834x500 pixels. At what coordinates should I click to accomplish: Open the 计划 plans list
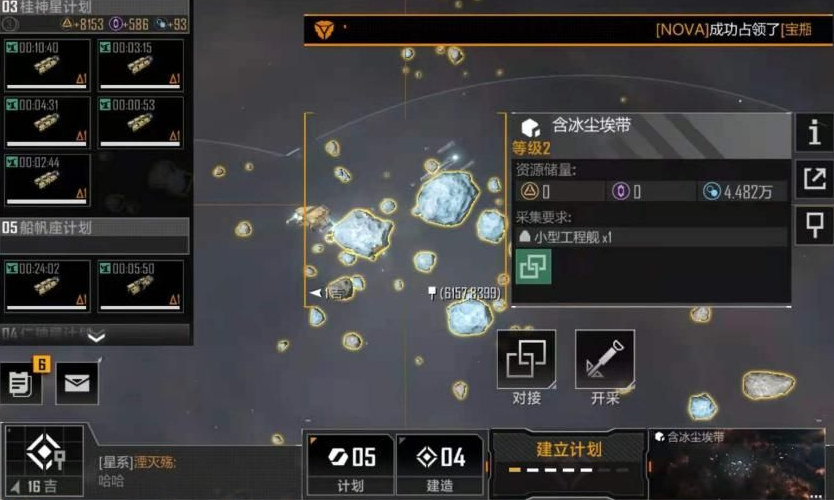click(350, 464)
